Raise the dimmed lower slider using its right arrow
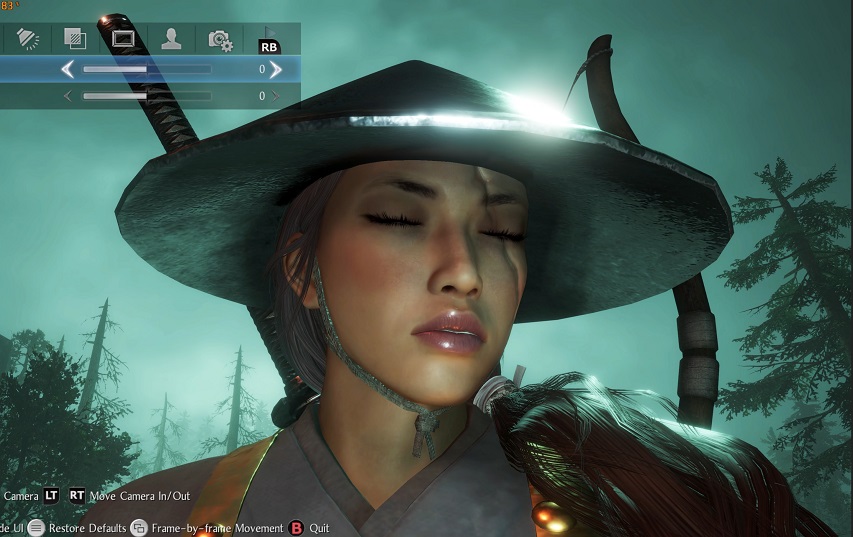Screen dimensions: 853x537 coord(276,96)
